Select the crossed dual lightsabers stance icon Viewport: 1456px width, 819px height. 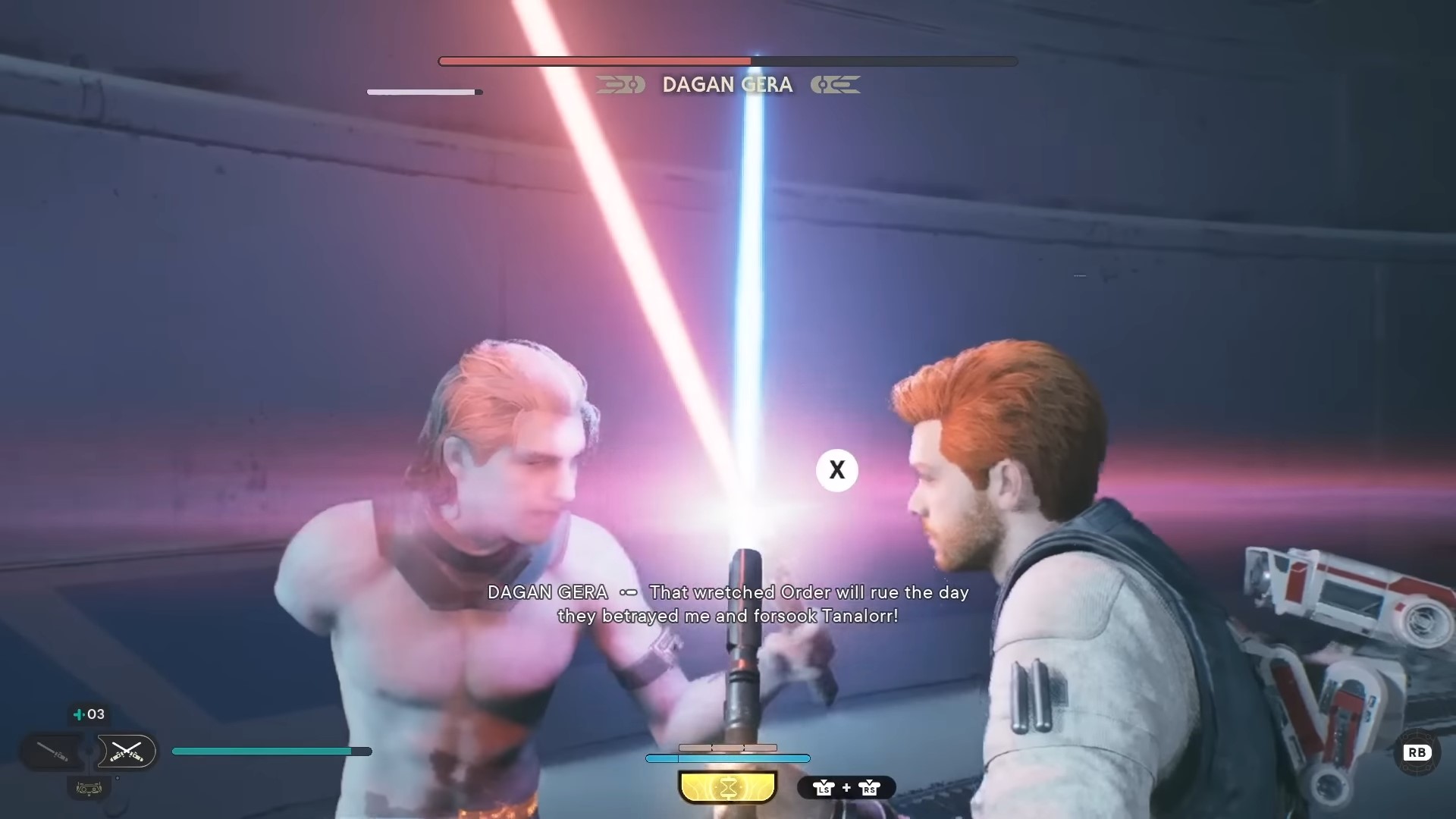(126, 752)
